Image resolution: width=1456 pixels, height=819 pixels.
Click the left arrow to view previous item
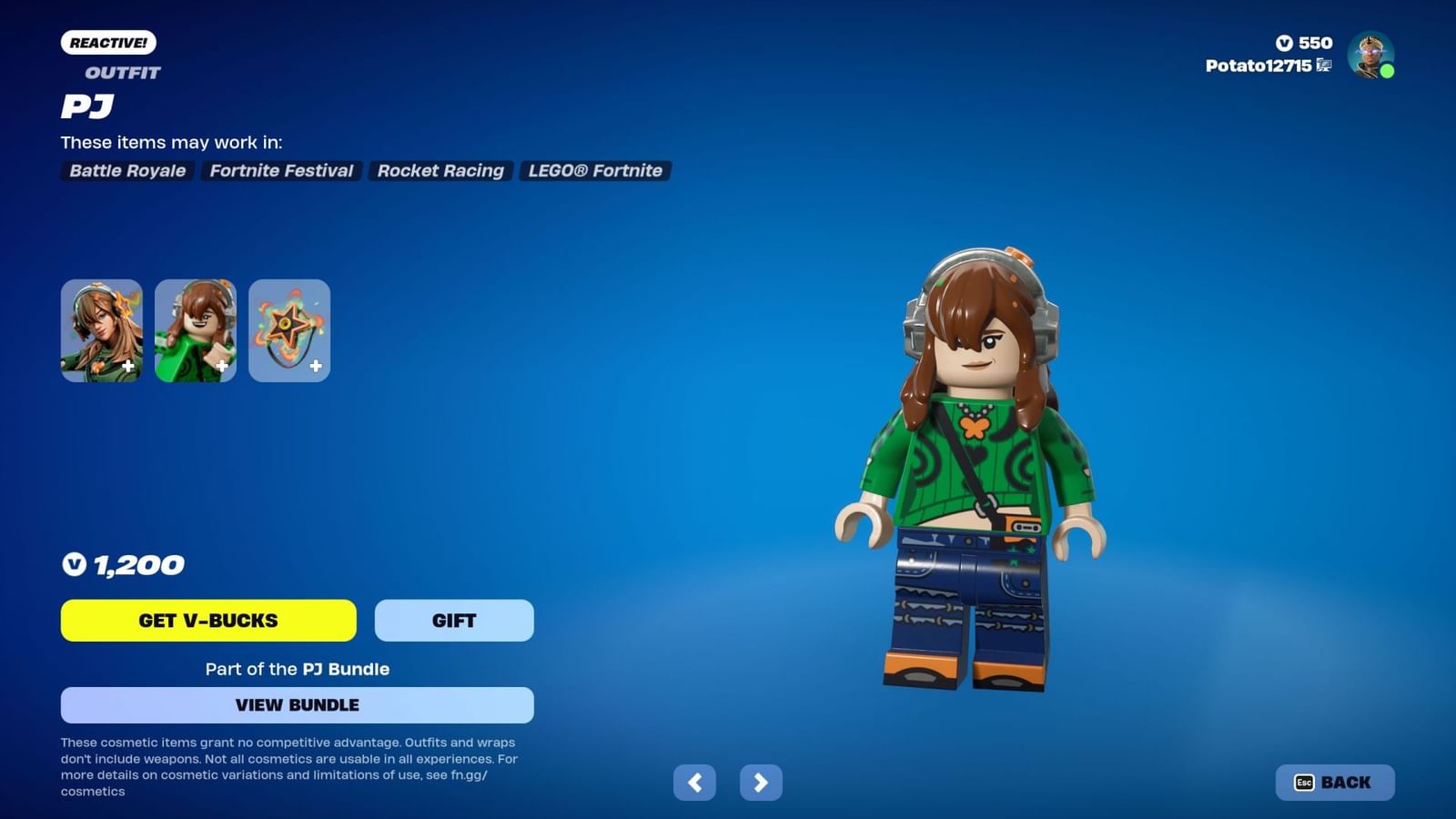point(696,782)
